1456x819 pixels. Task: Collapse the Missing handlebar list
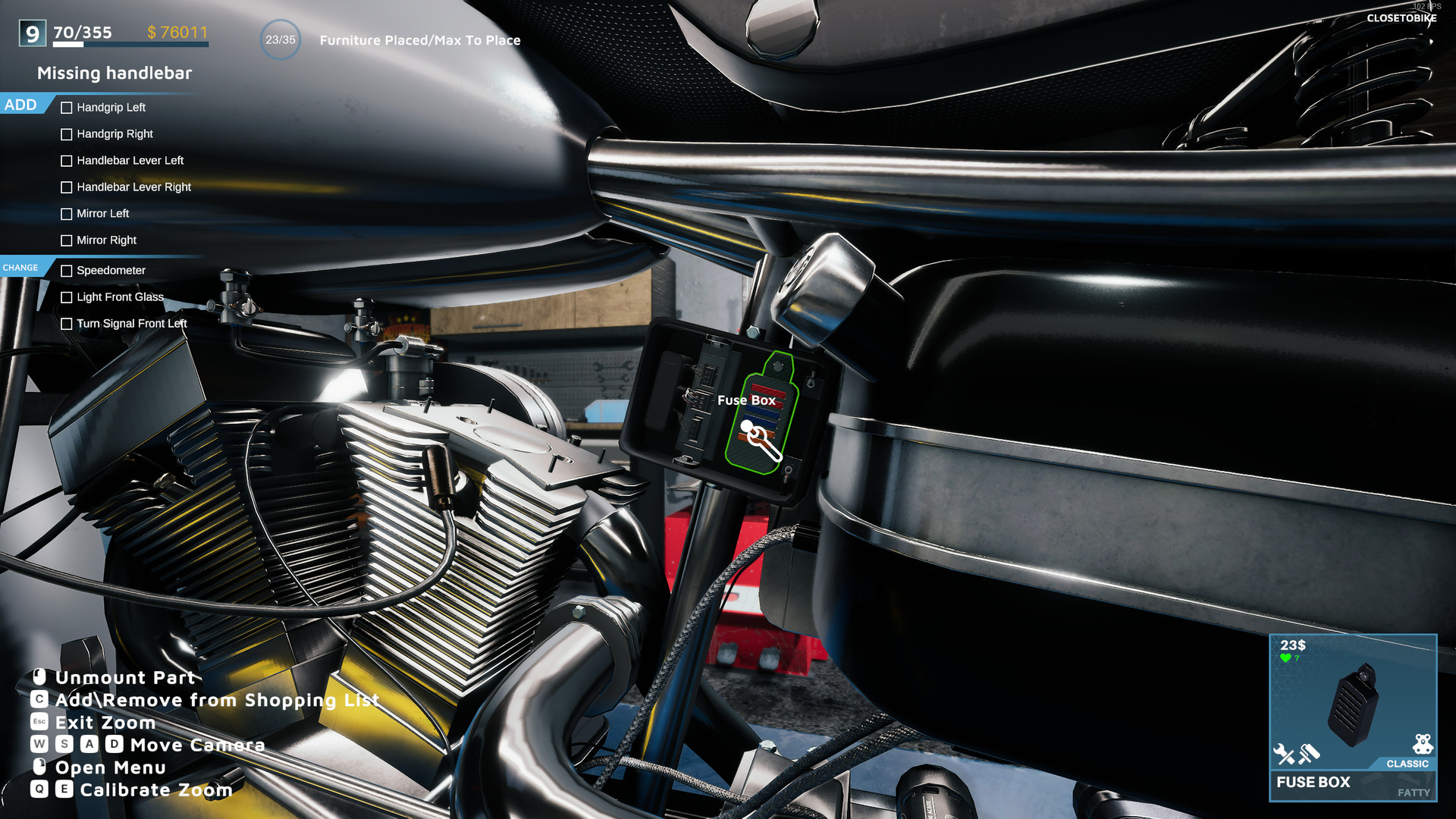point(114,74)
